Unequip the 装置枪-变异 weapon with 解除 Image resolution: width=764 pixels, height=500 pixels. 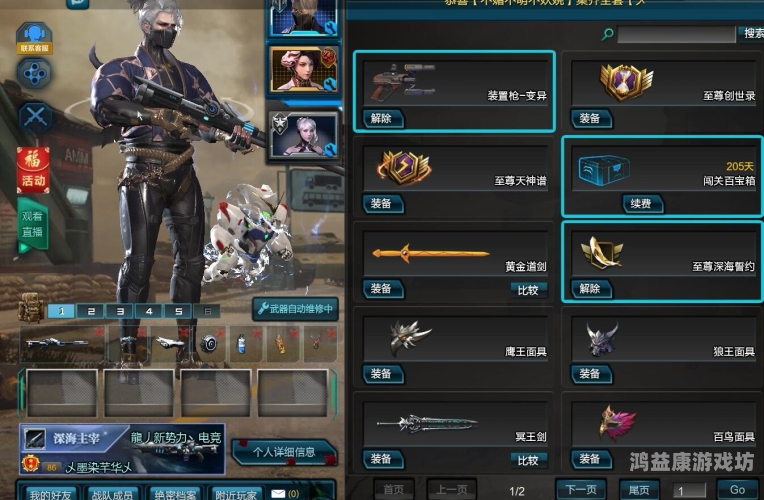pos(381,118)
